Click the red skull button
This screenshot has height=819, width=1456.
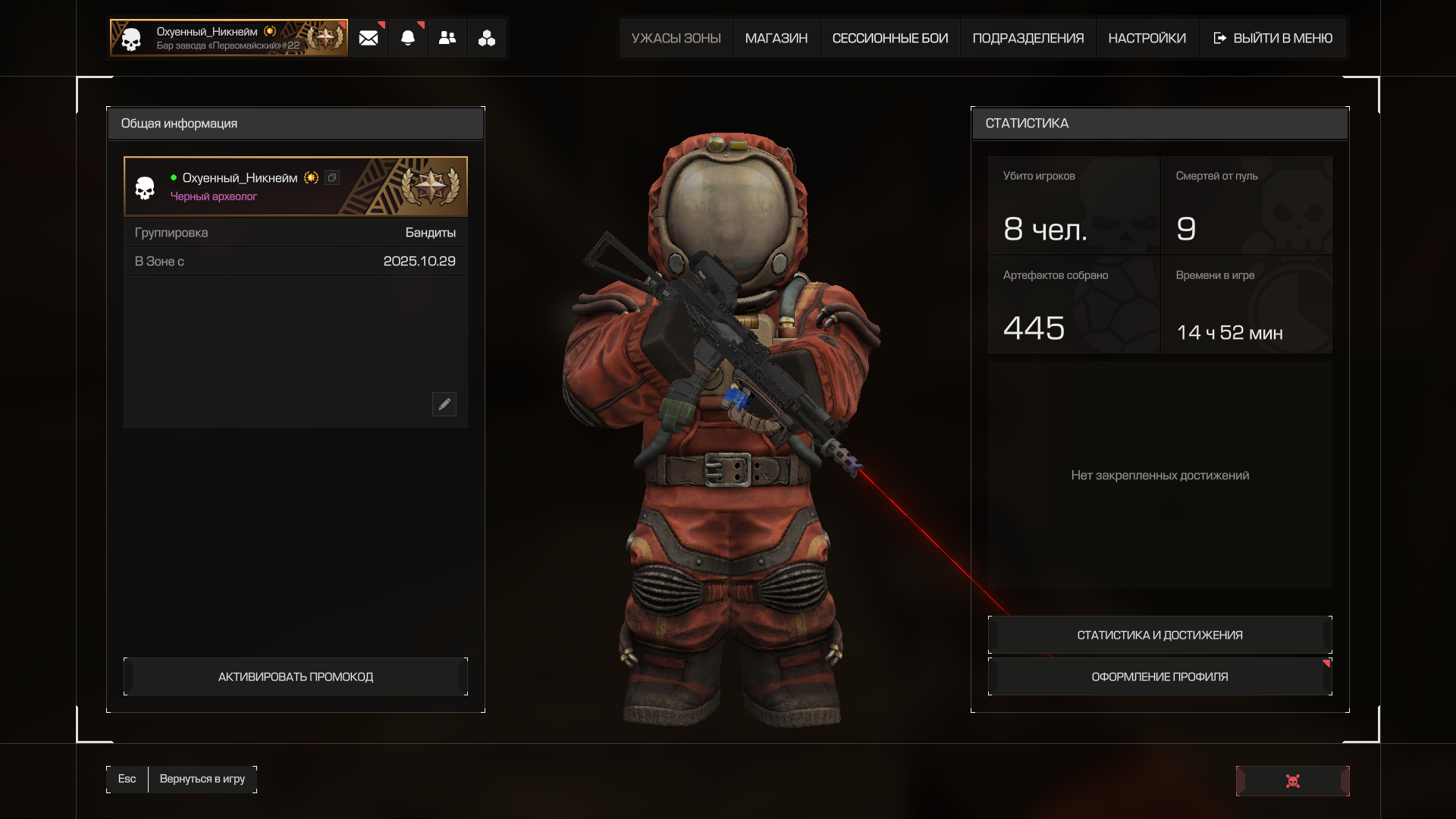click(1293, 781)
